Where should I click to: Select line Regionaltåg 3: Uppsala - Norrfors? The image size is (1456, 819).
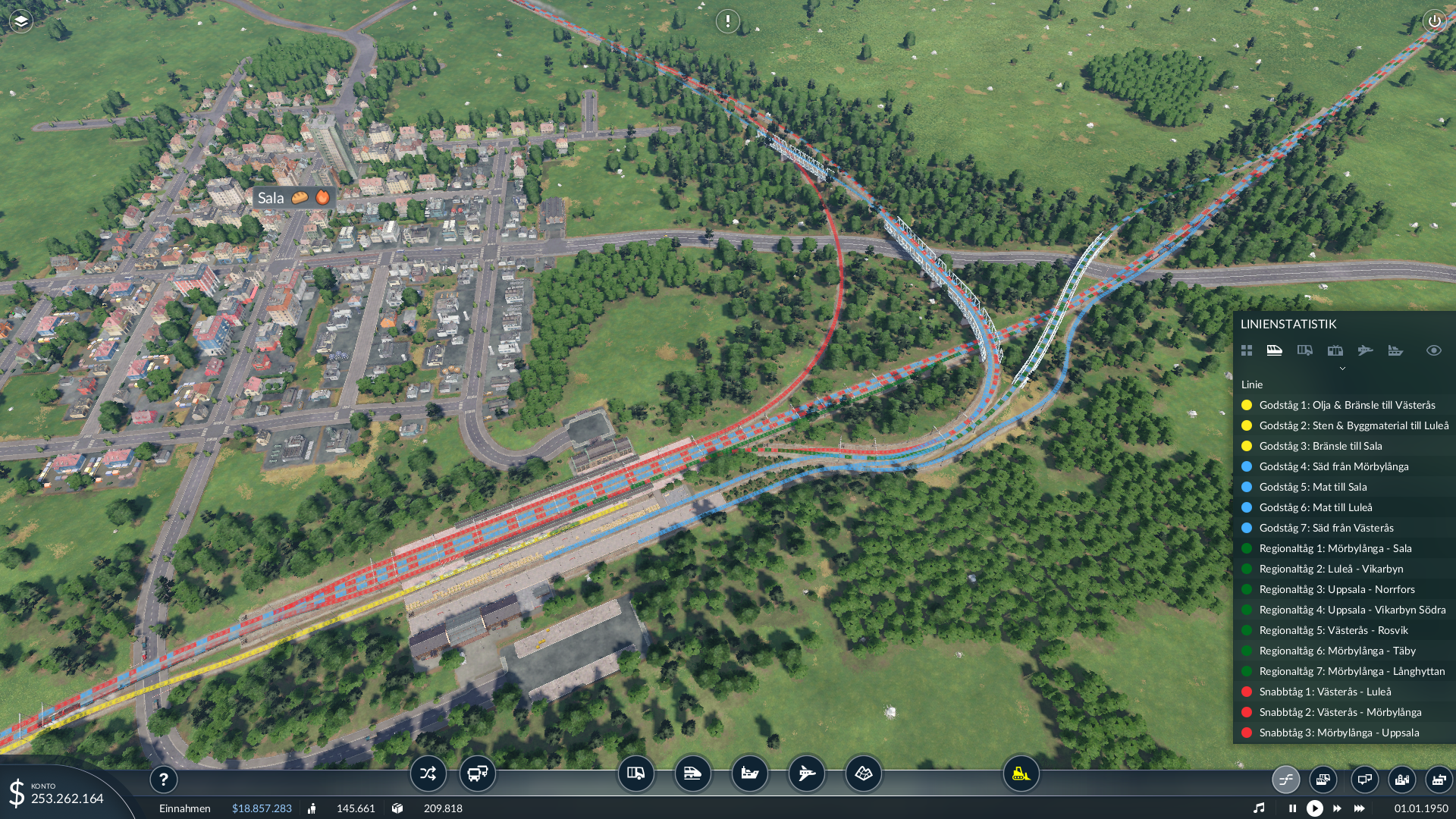pos(1336,589)
